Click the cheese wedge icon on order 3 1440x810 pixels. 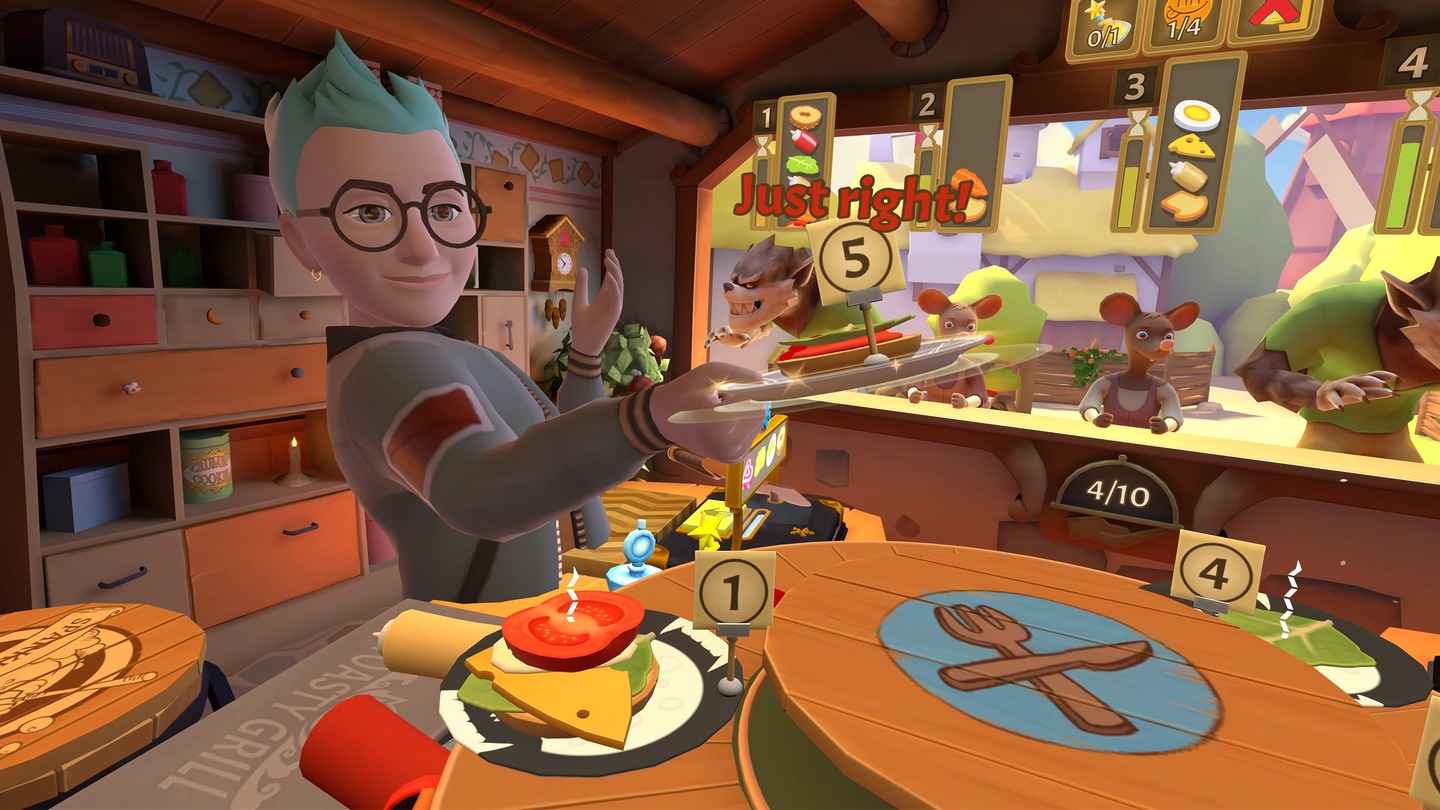pos(1195,147)
